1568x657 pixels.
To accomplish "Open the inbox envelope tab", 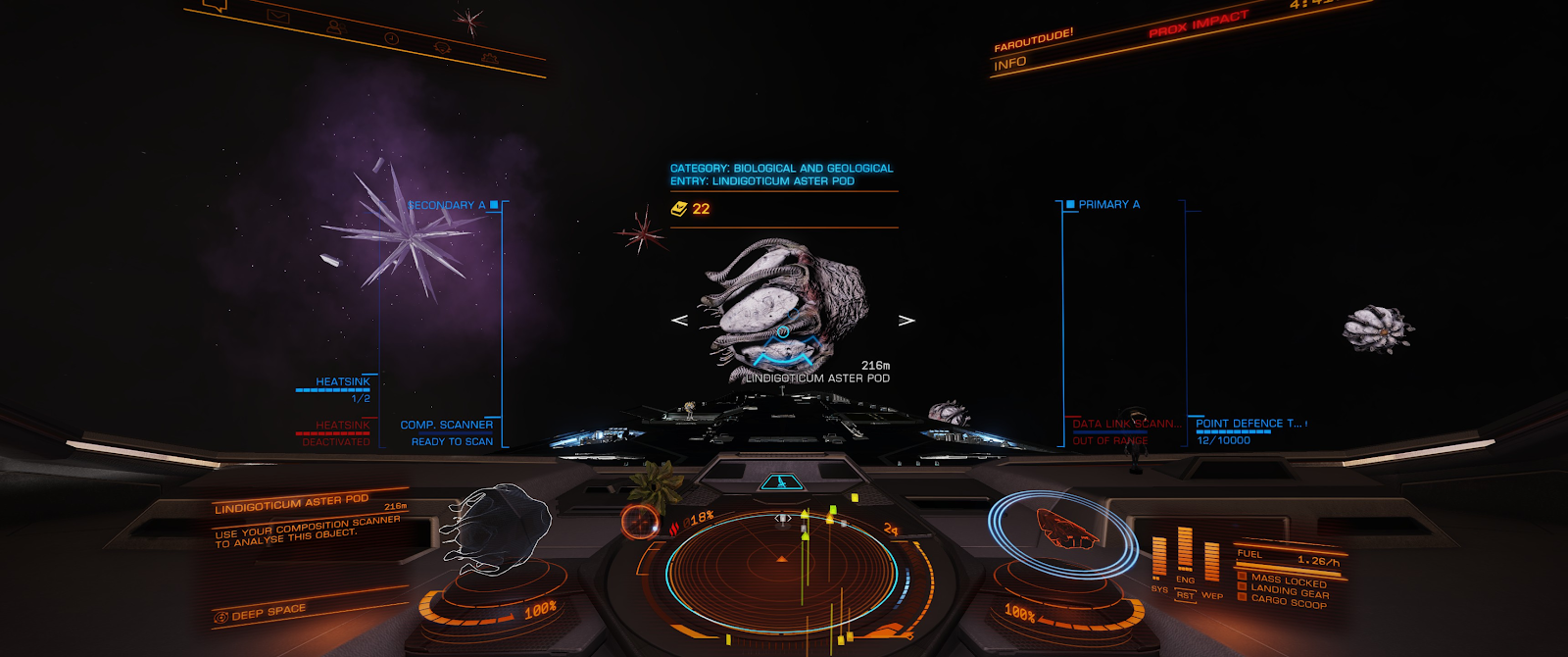I will 277,16.
